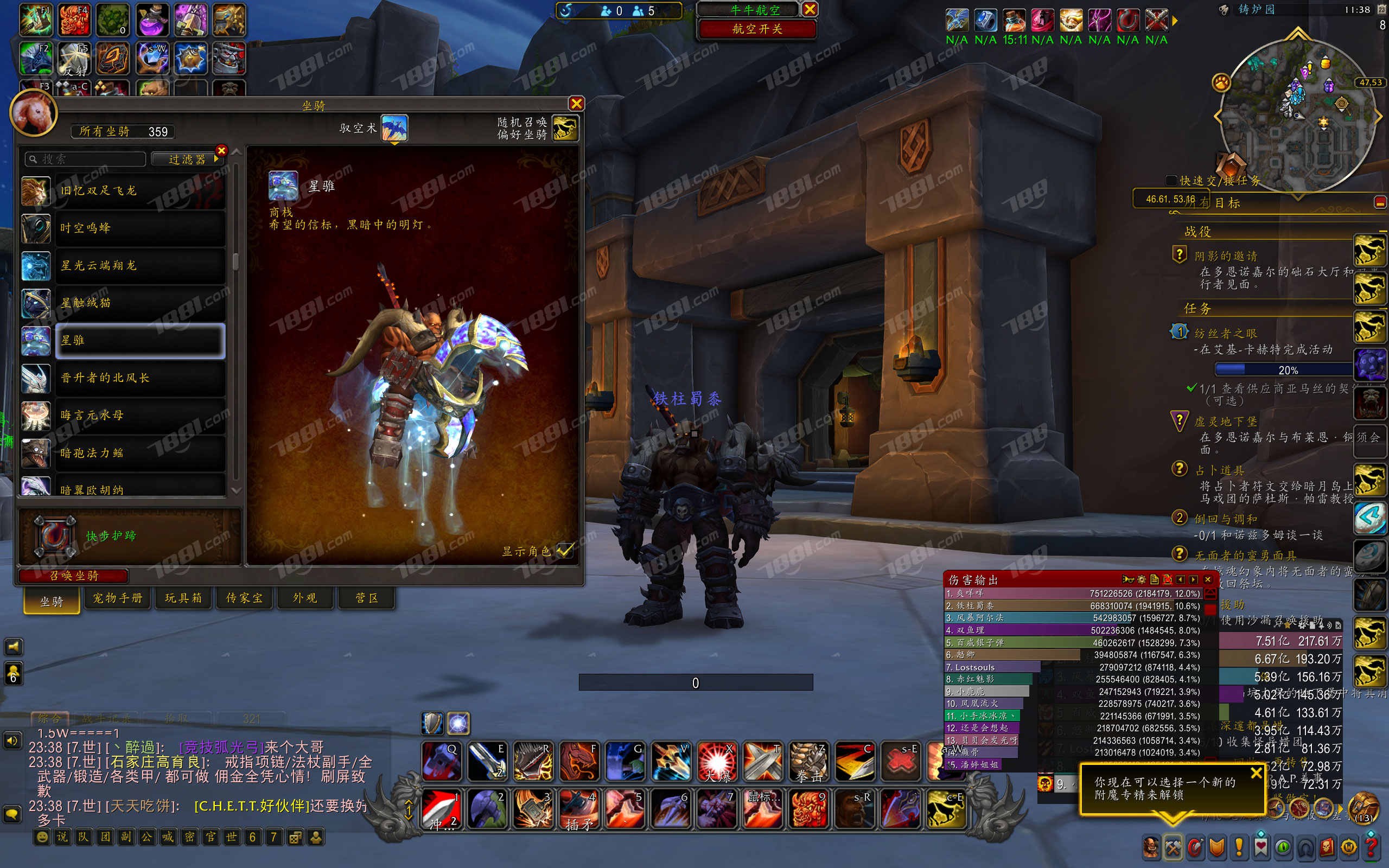Close the 伤害输出 damage meter
The image size is (1389, 868).
pyautogui.click(x=1208, y=579)
